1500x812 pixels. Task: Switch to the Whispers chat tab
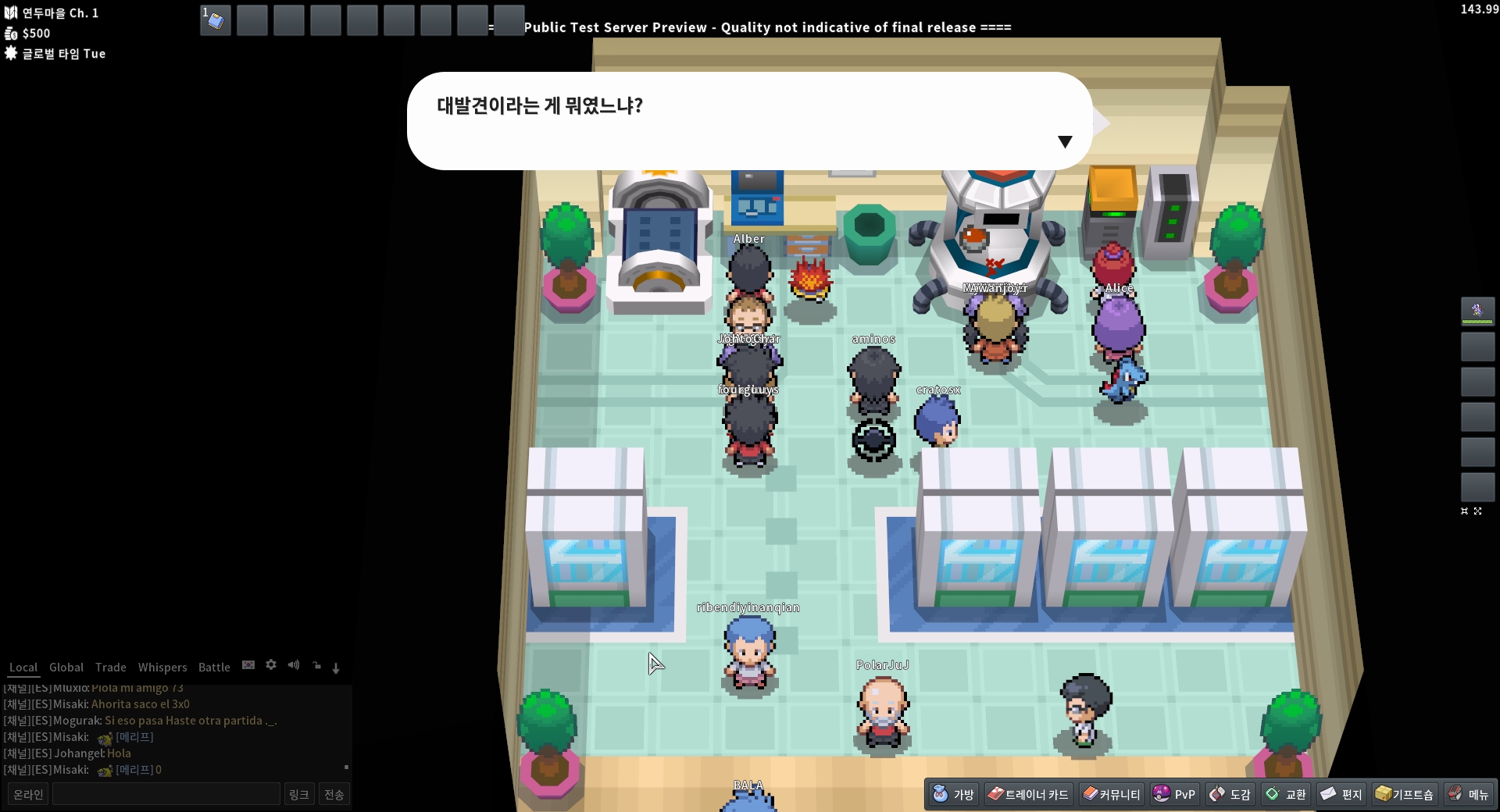coord(162,668)
